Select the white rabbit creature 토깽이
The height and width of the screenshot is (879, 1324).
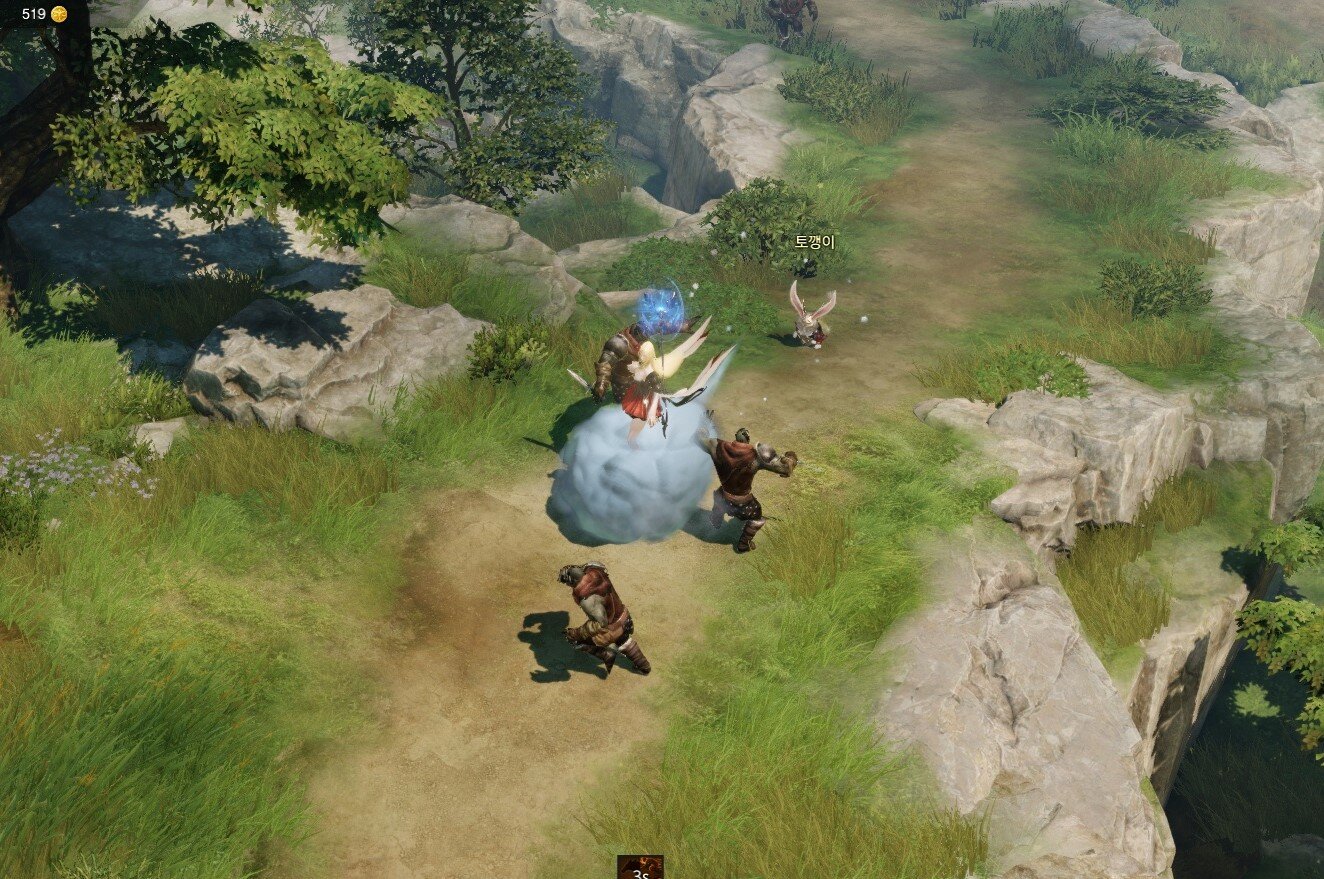point(810,320)
